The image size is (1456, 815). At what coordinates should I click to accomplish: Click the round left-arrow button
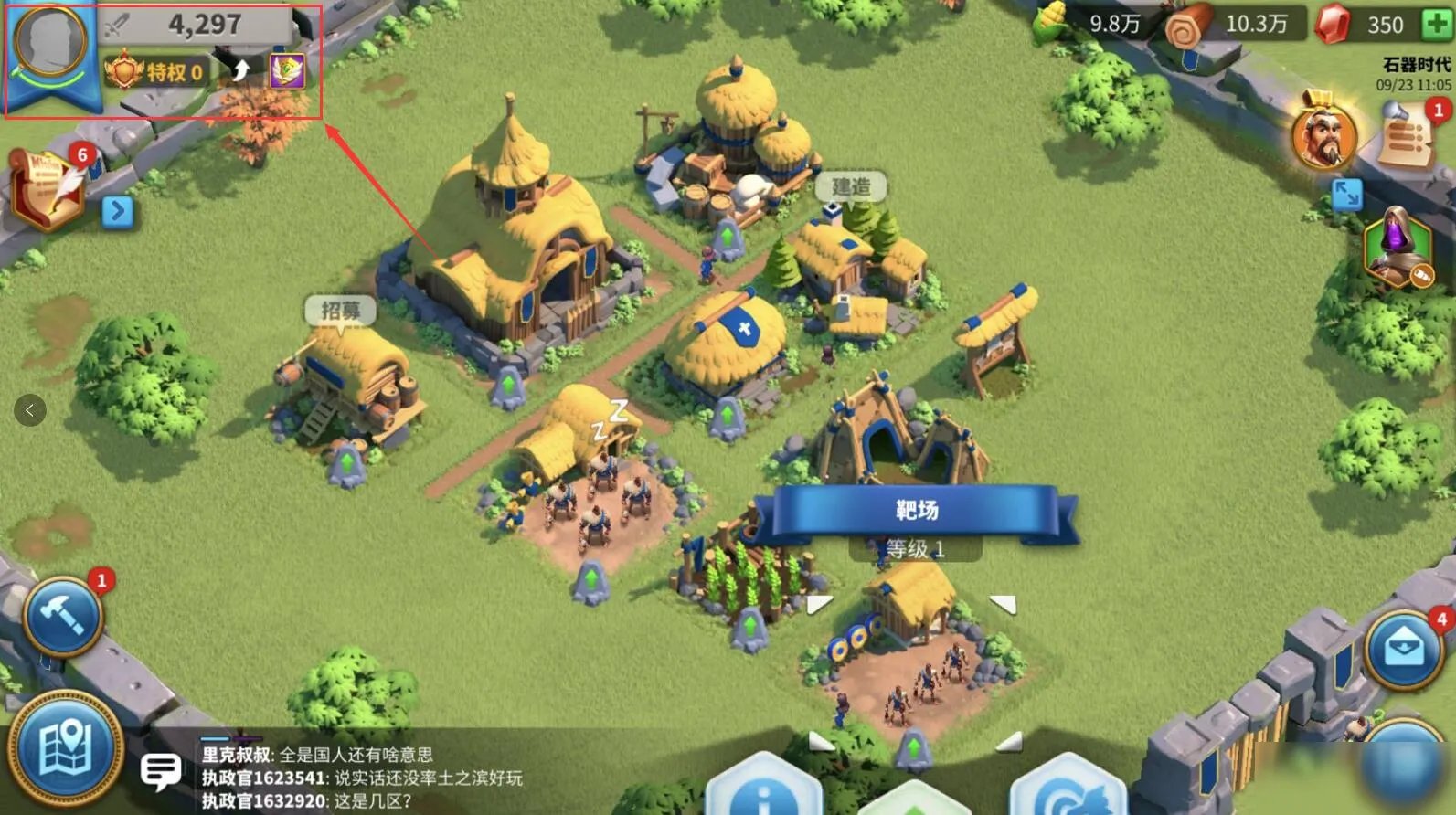point(30,410)
